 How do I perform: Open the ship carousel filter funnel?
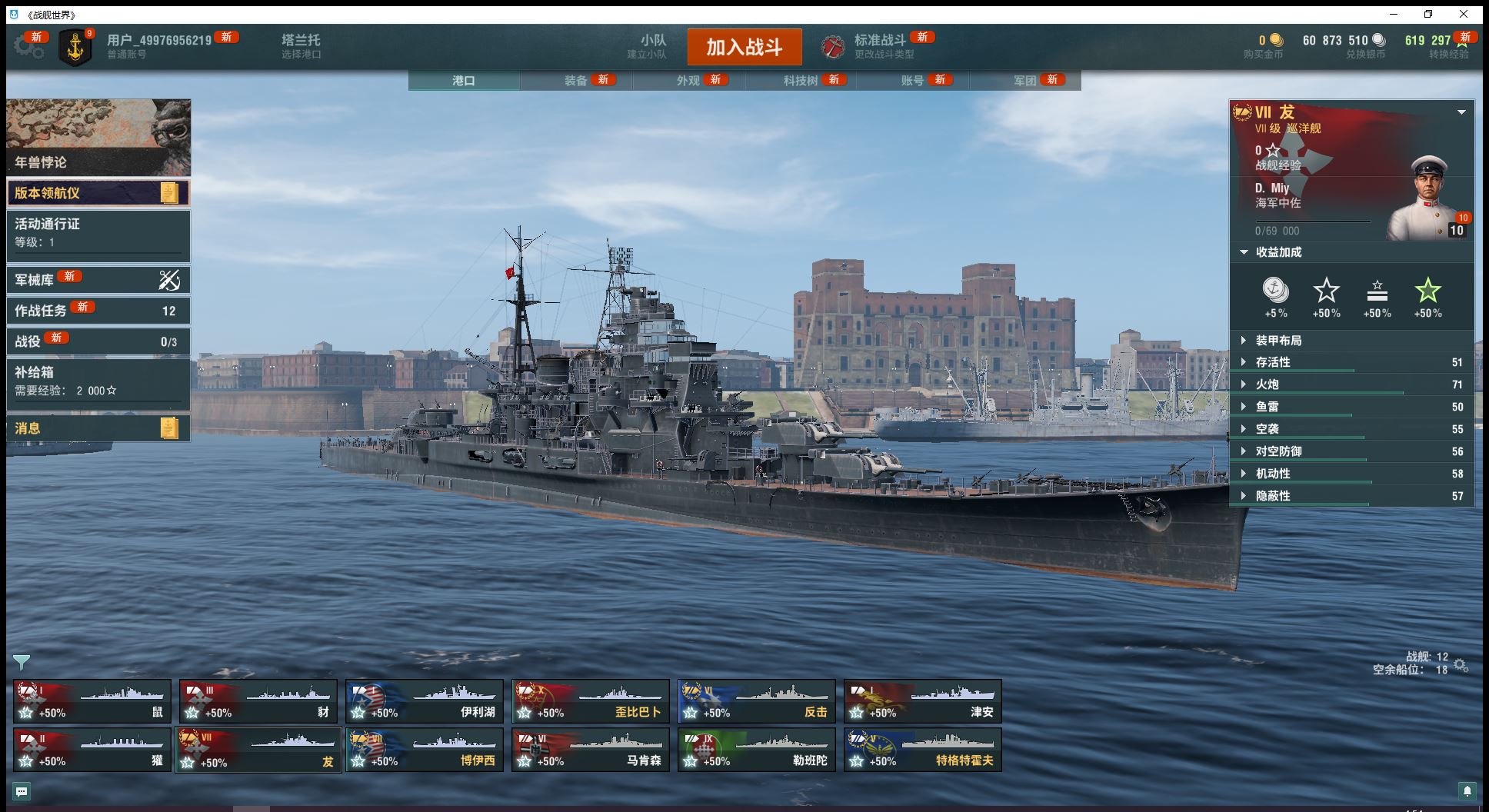(22, 662)
